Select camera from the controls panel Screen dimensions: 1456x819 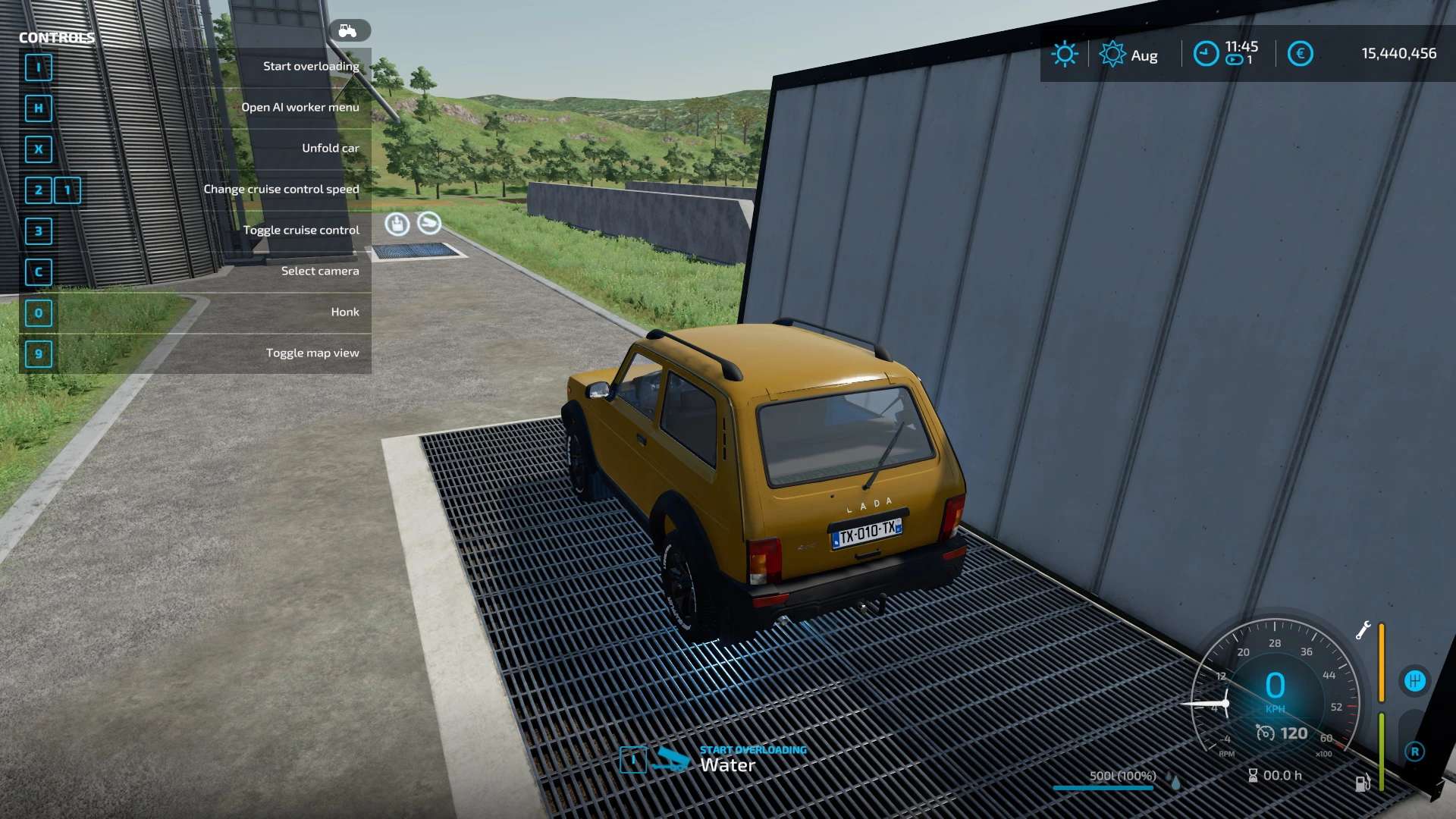pos(319,270)
